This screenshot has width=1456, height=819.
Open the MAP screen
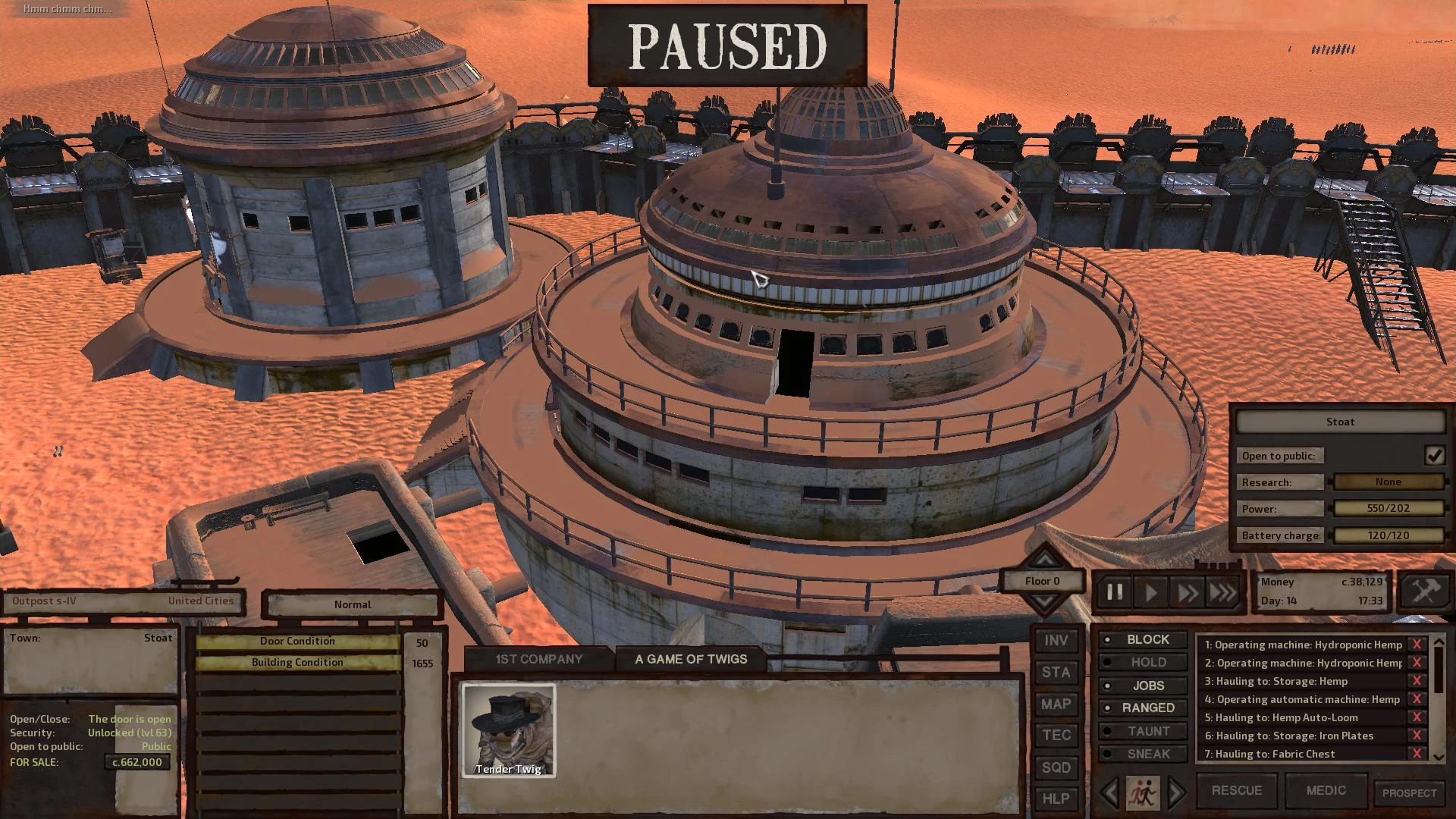[1056, 704]
